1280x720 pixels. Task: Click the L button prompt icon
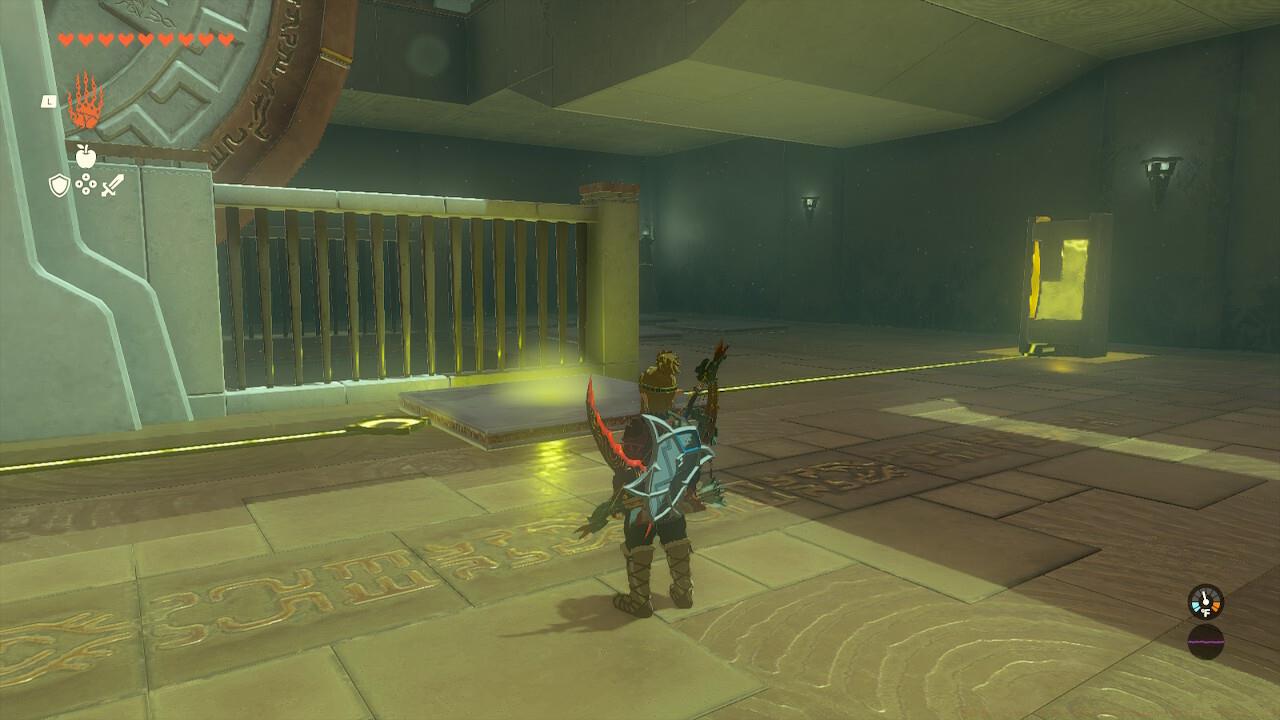tap(48, 100)
